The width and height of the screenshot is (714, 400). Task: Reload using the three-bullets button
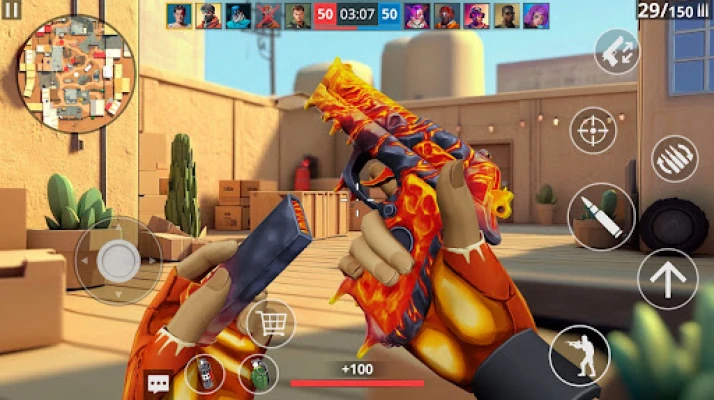(674, 158)
